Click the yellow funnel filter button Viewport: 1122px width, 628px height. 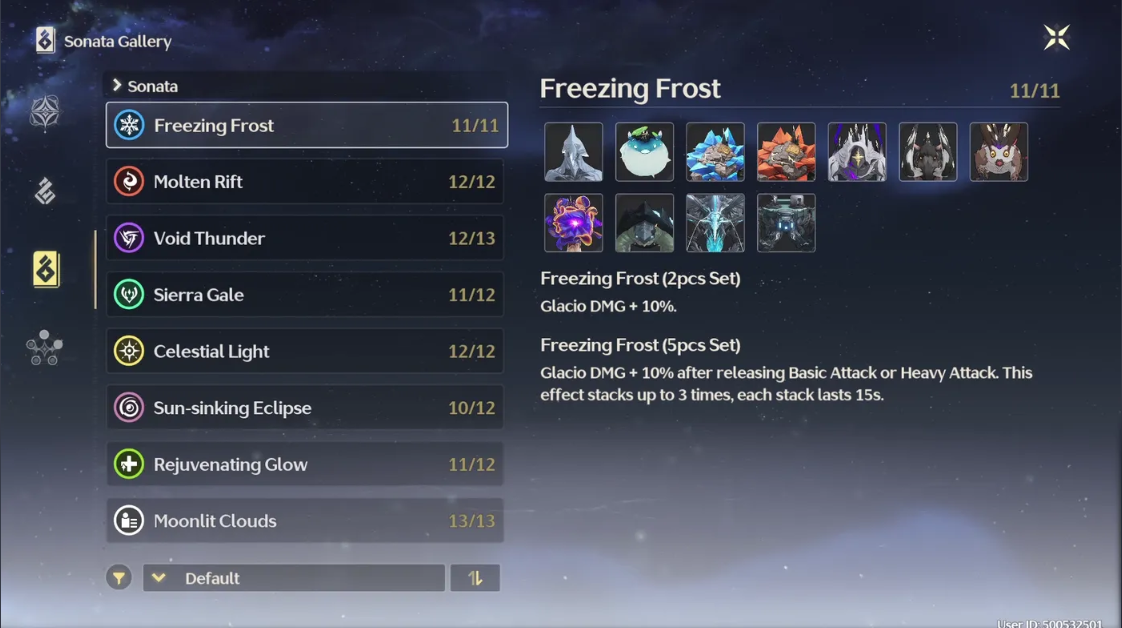119,578
